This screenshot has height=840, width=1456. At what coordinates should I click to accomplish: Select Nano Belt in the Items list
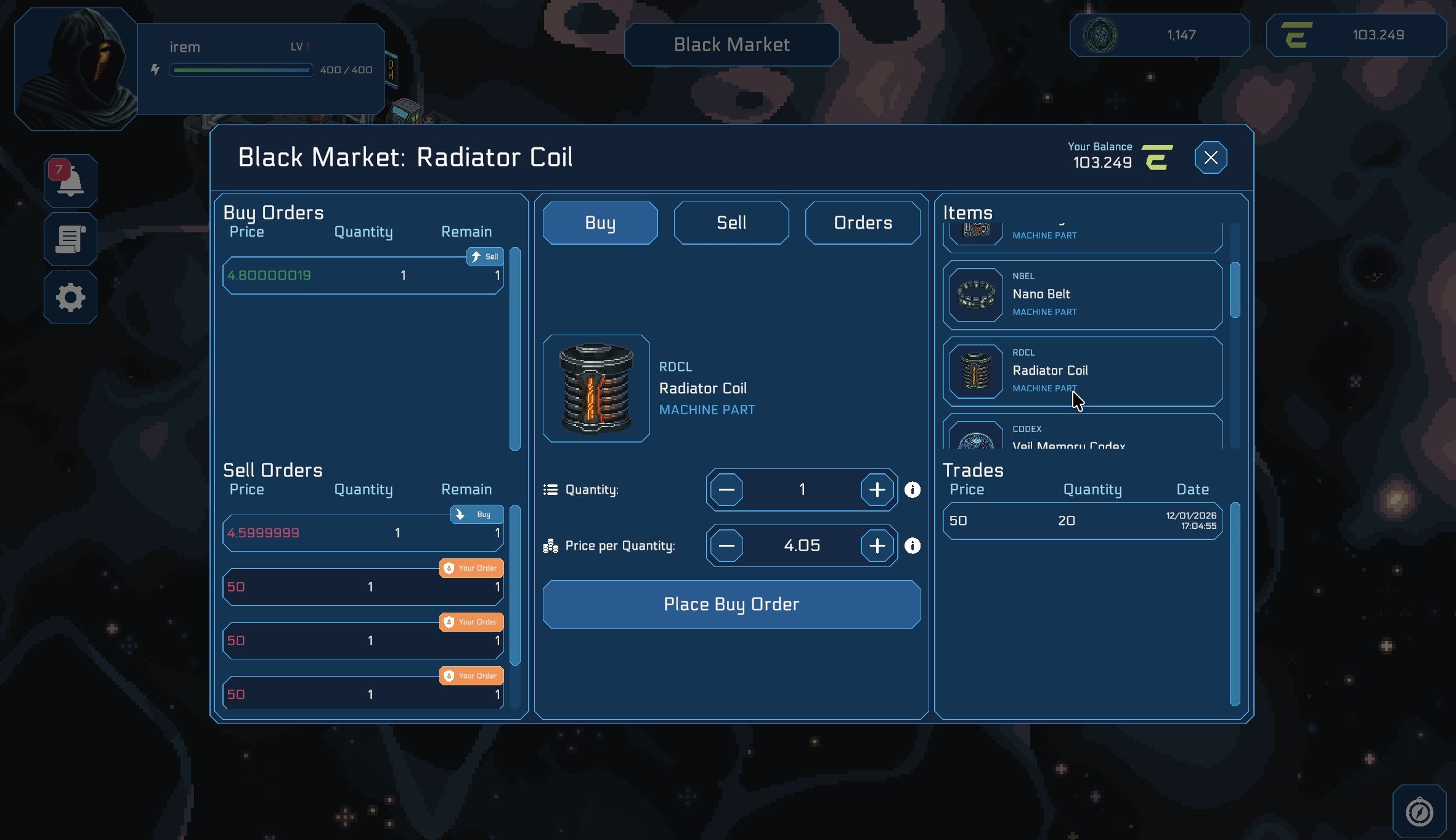(1082, 295)
